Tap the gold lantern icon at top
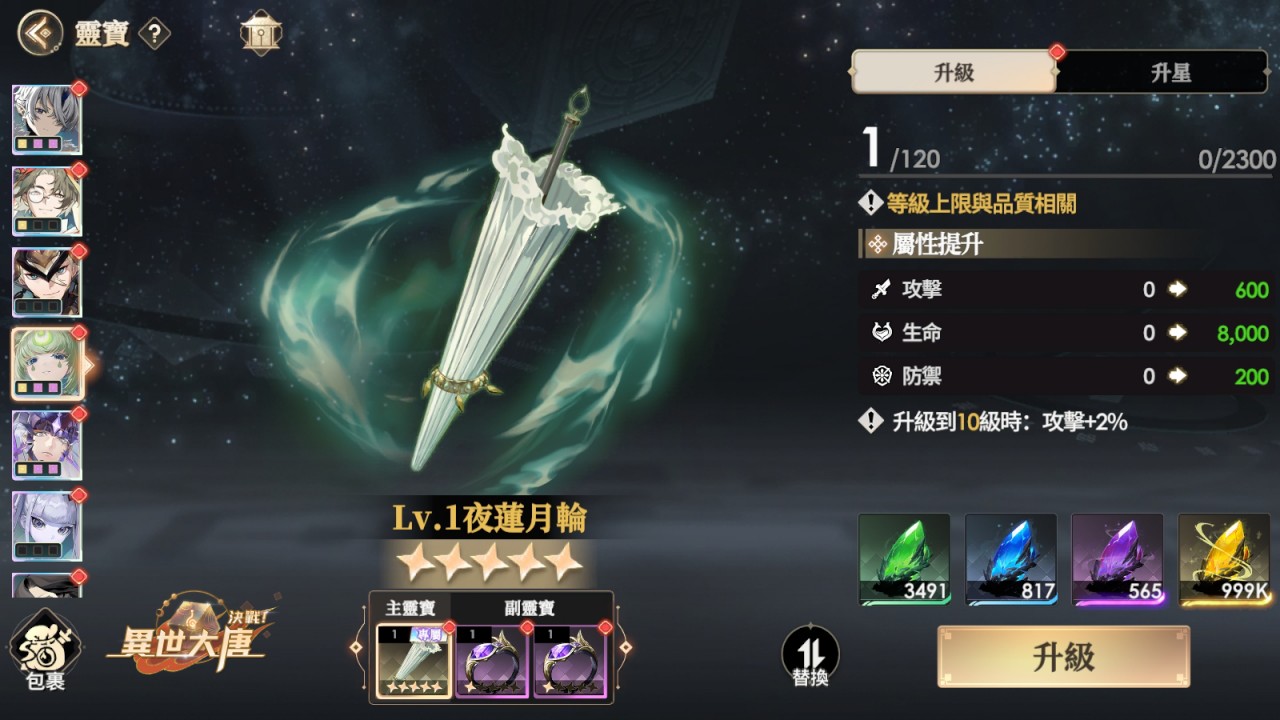This screenshot has width=1280, height=720. [x=259, y=33]
